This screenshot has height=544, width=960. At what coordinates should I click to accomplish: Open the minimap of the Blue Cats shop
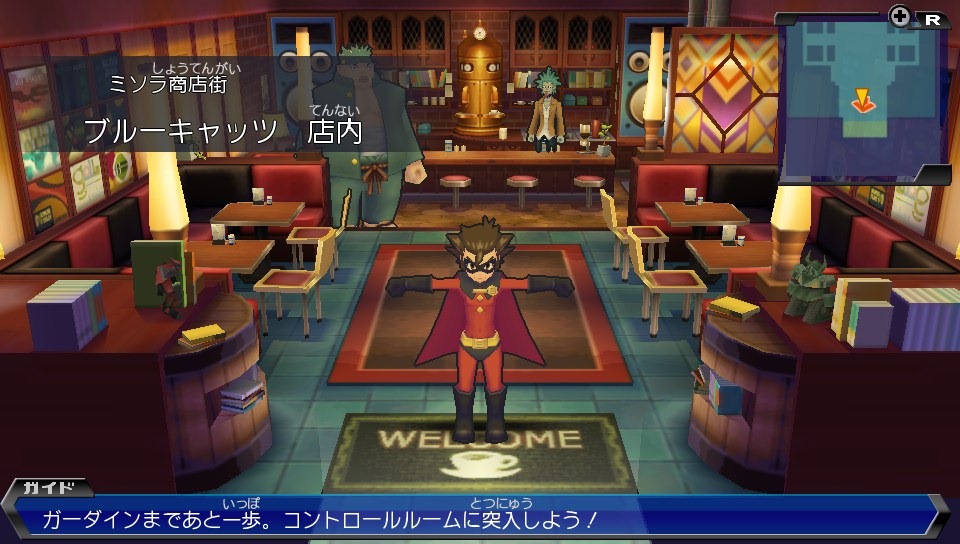point(862,98)
